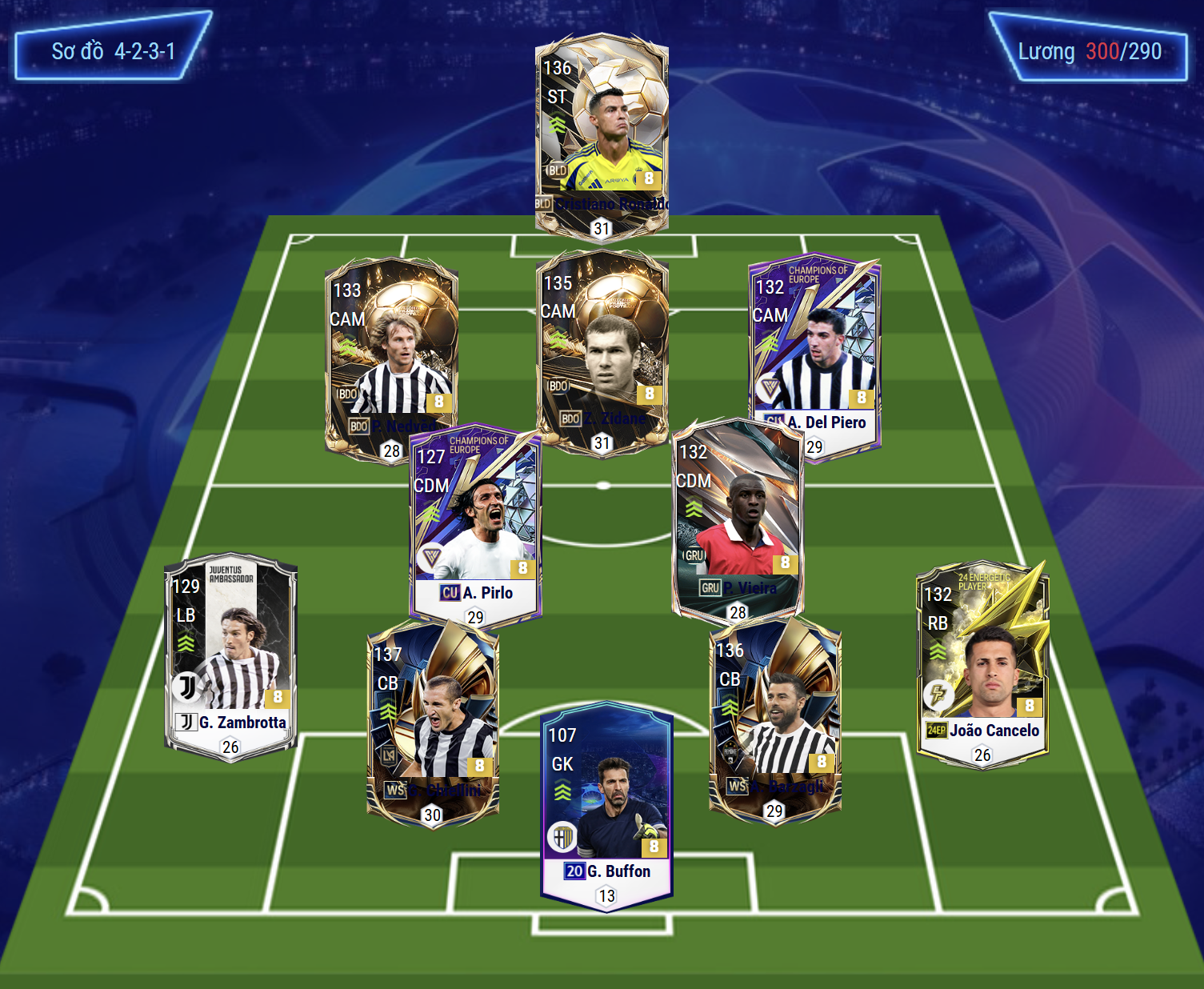Image resolution: width=1204 pixels, height=989 pixels.
Task: Choose the G. Buffon goalkeeper card
Action: coord(606,804)
